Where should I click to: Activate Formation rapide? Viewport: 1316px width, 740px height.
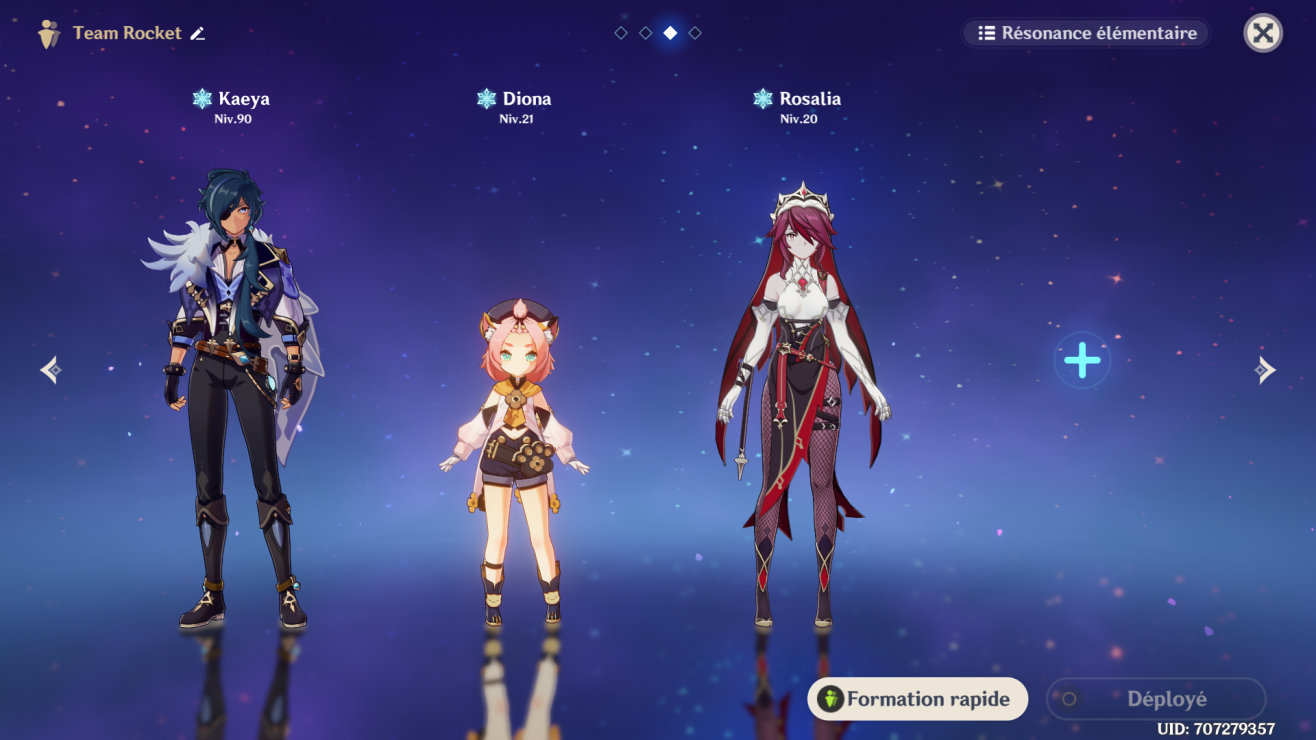[x=917, y=698]
